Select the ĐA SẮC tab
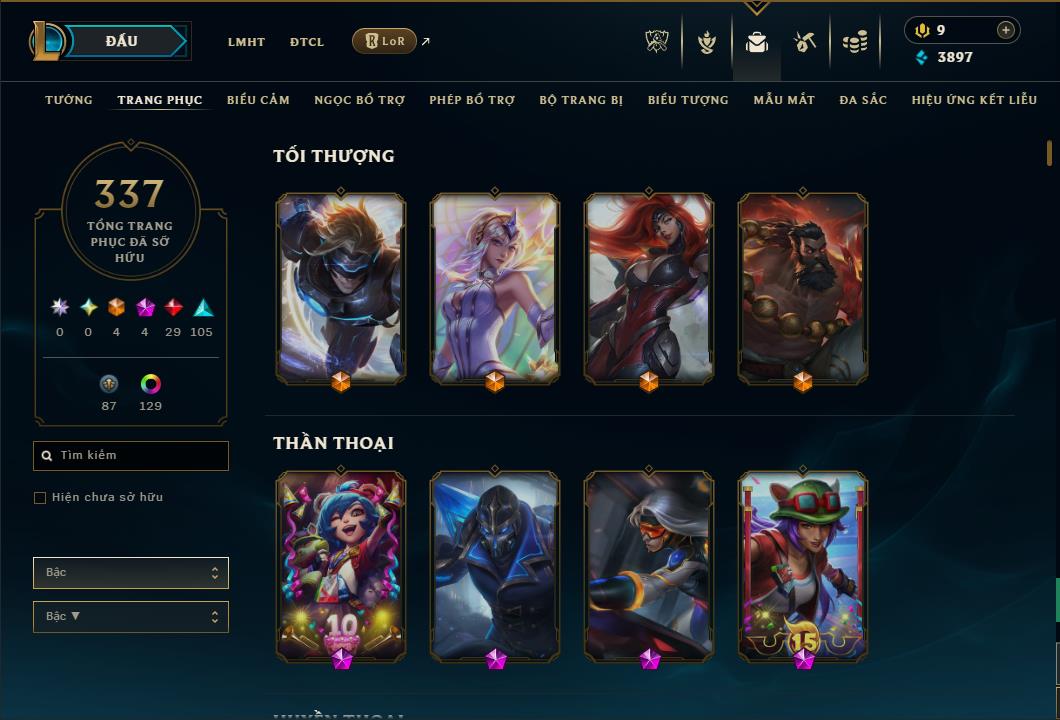Viewport: 1060px width, 720px height. tap(863, 100)
